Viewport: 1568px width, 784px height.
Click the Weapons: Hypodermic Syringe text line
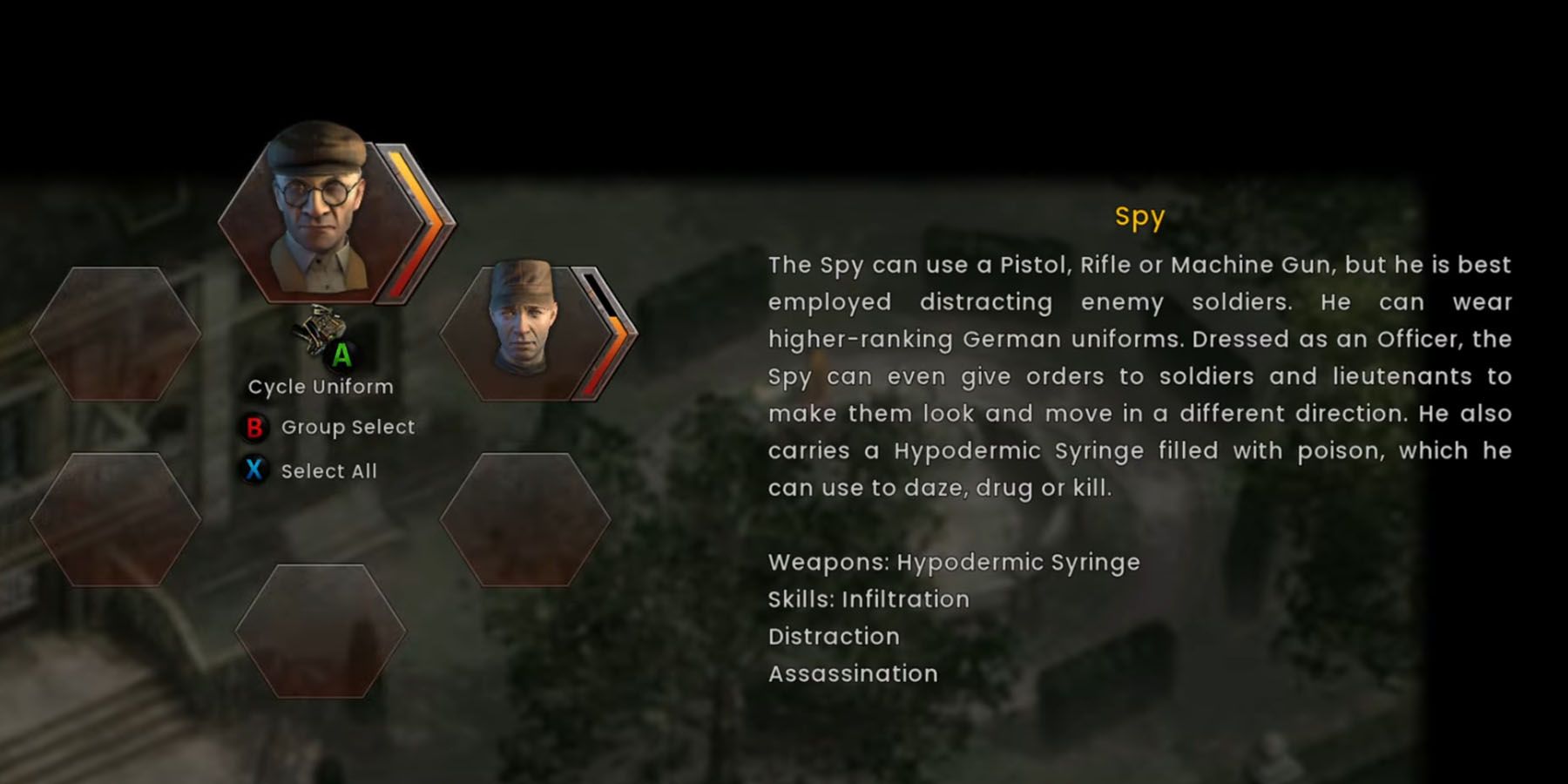point(954,563)
